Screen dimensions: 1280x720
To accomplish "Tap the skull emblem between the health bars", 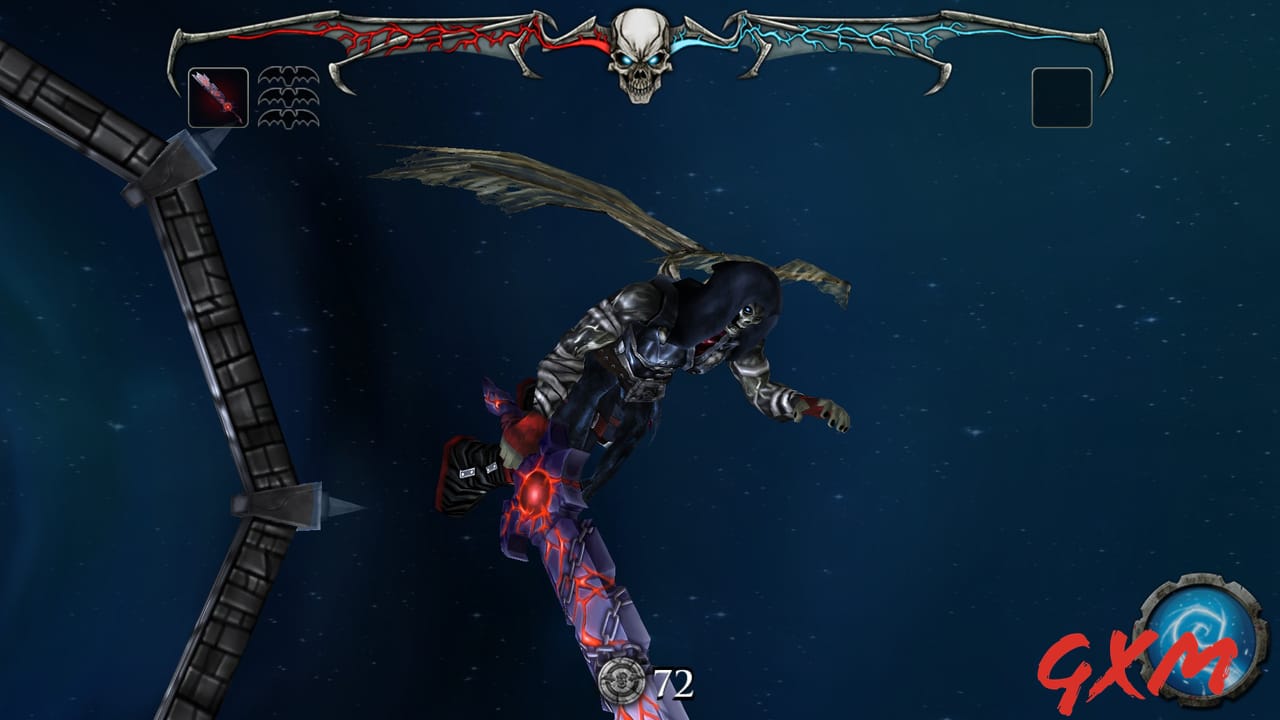I will tap(640, 55).
